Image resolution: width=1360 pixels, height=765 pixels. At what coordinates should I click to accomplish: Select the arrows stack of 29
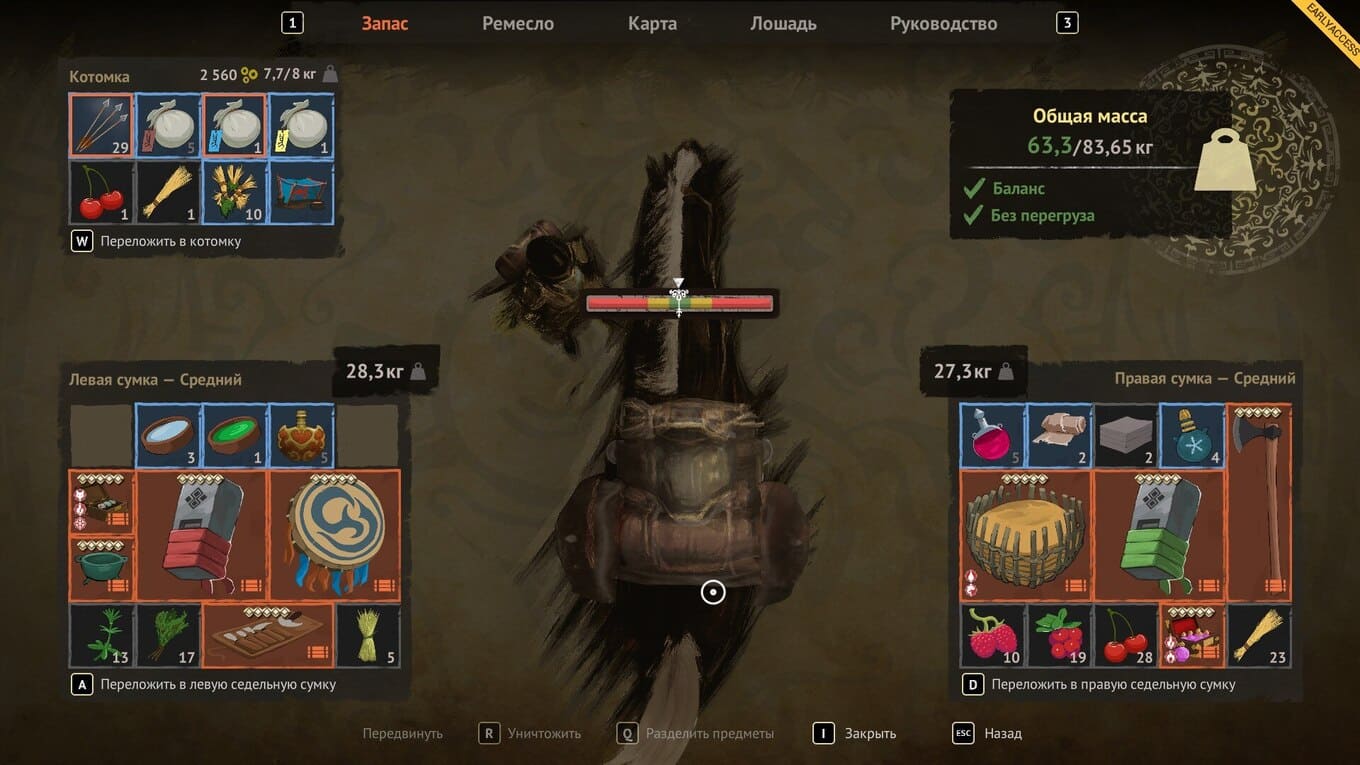(101, 126)
